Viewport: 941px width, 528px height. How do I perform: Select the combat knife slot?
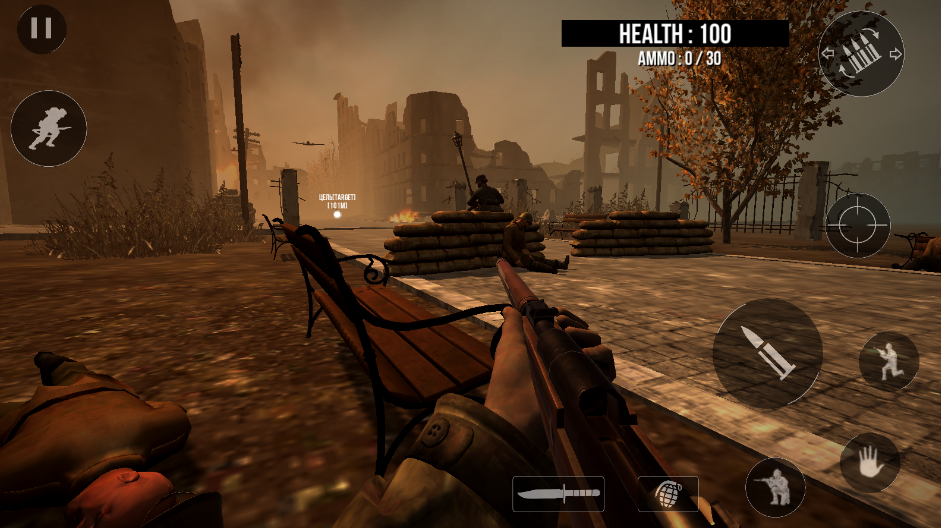point(558,493)
